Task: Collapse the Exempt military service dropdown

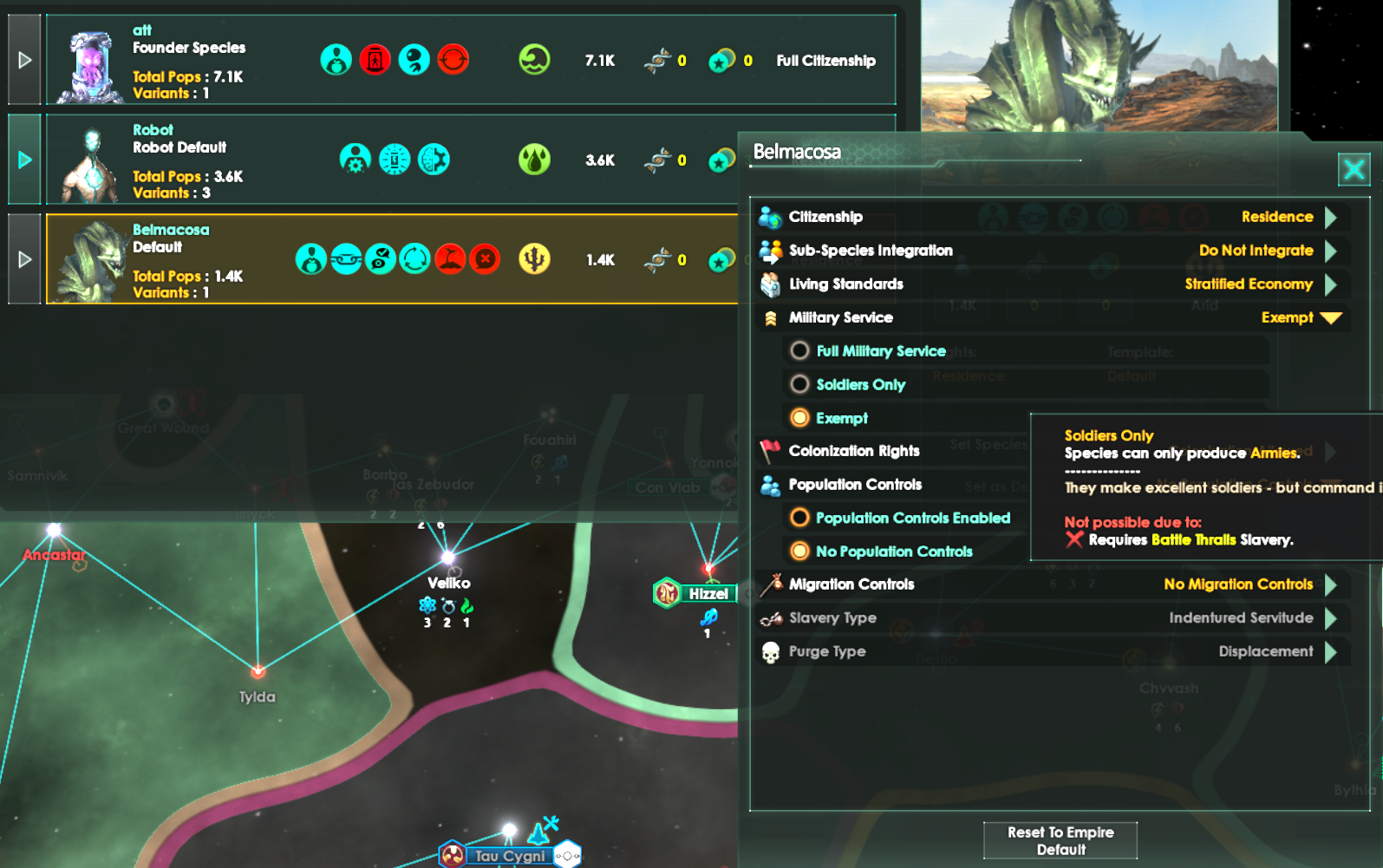Action: pos(1333,317)
